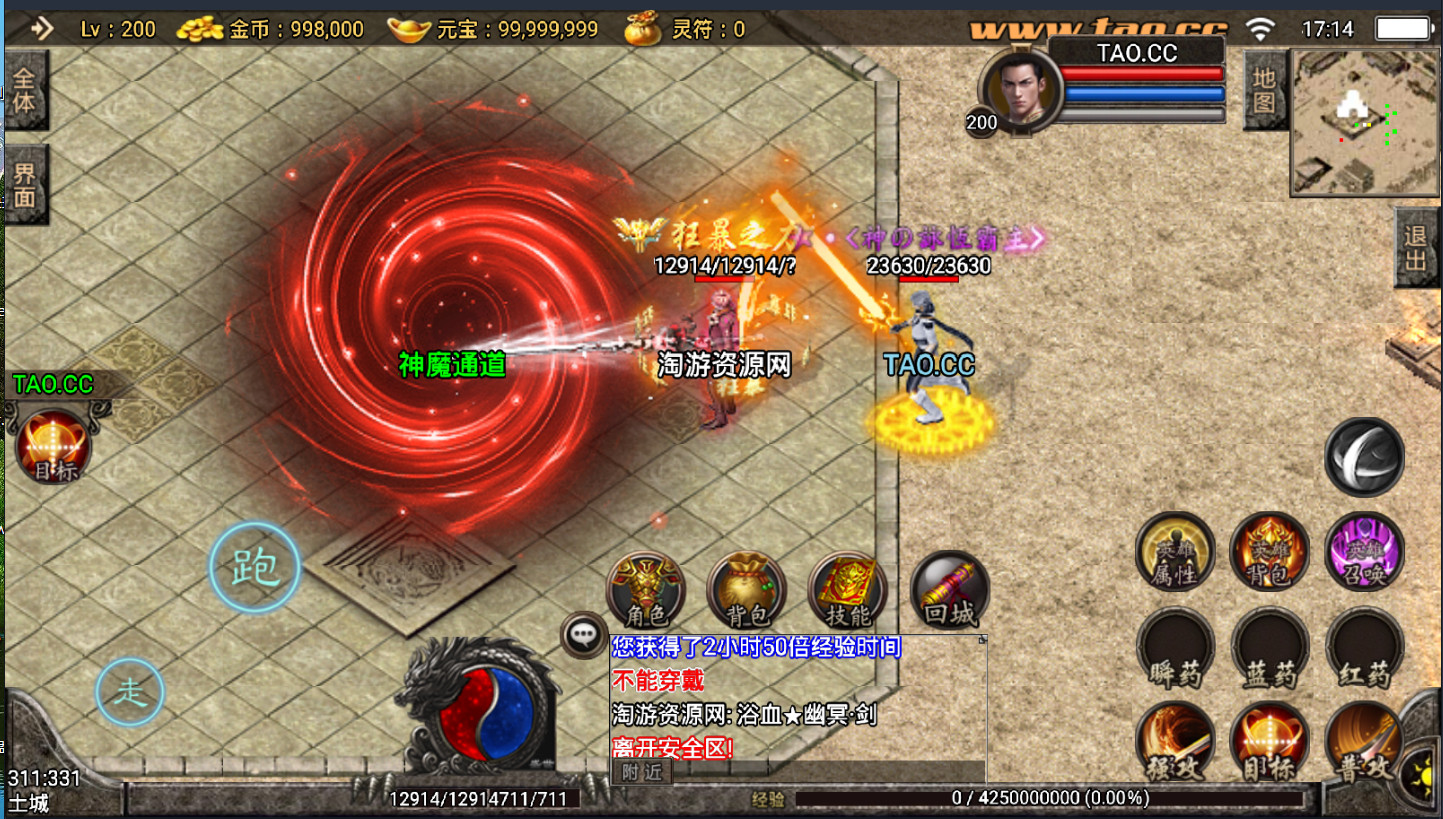This screenshot has height=819, width=1443.
Task: Use the 回城 return-to-town scroll
Action: (949, 590)
